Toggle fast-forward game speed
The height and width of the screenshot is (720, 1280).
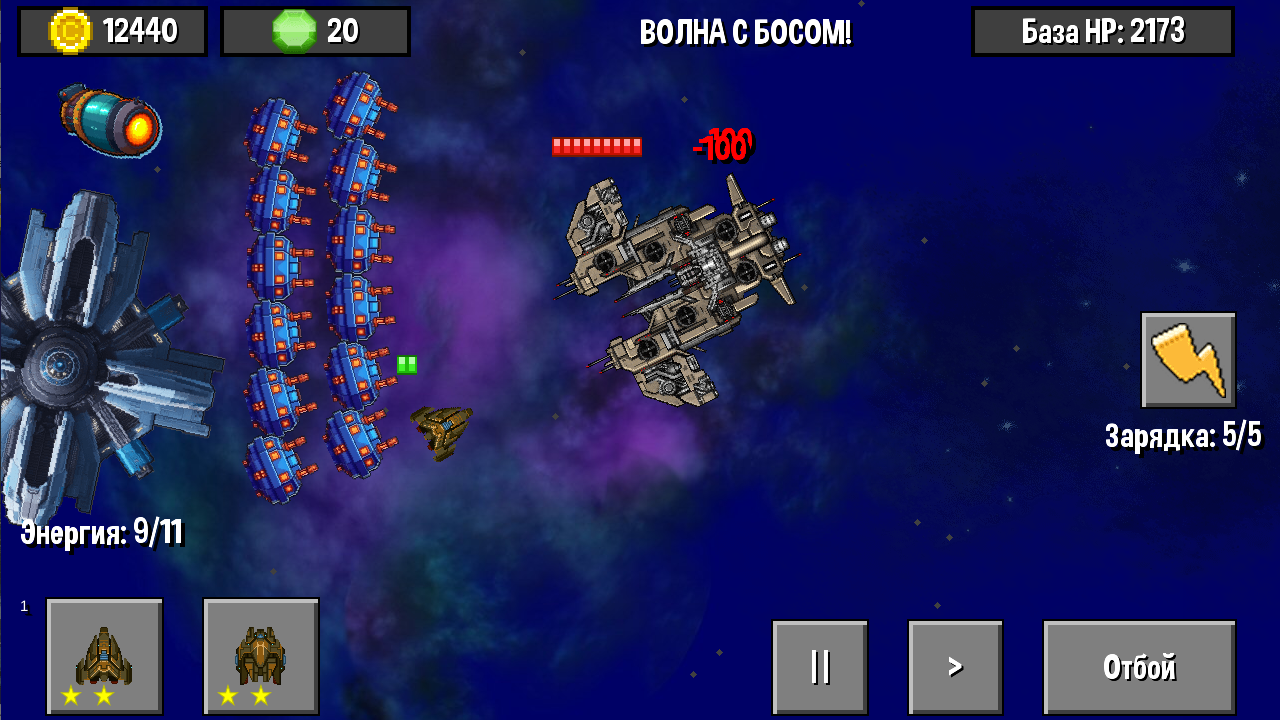954,665
